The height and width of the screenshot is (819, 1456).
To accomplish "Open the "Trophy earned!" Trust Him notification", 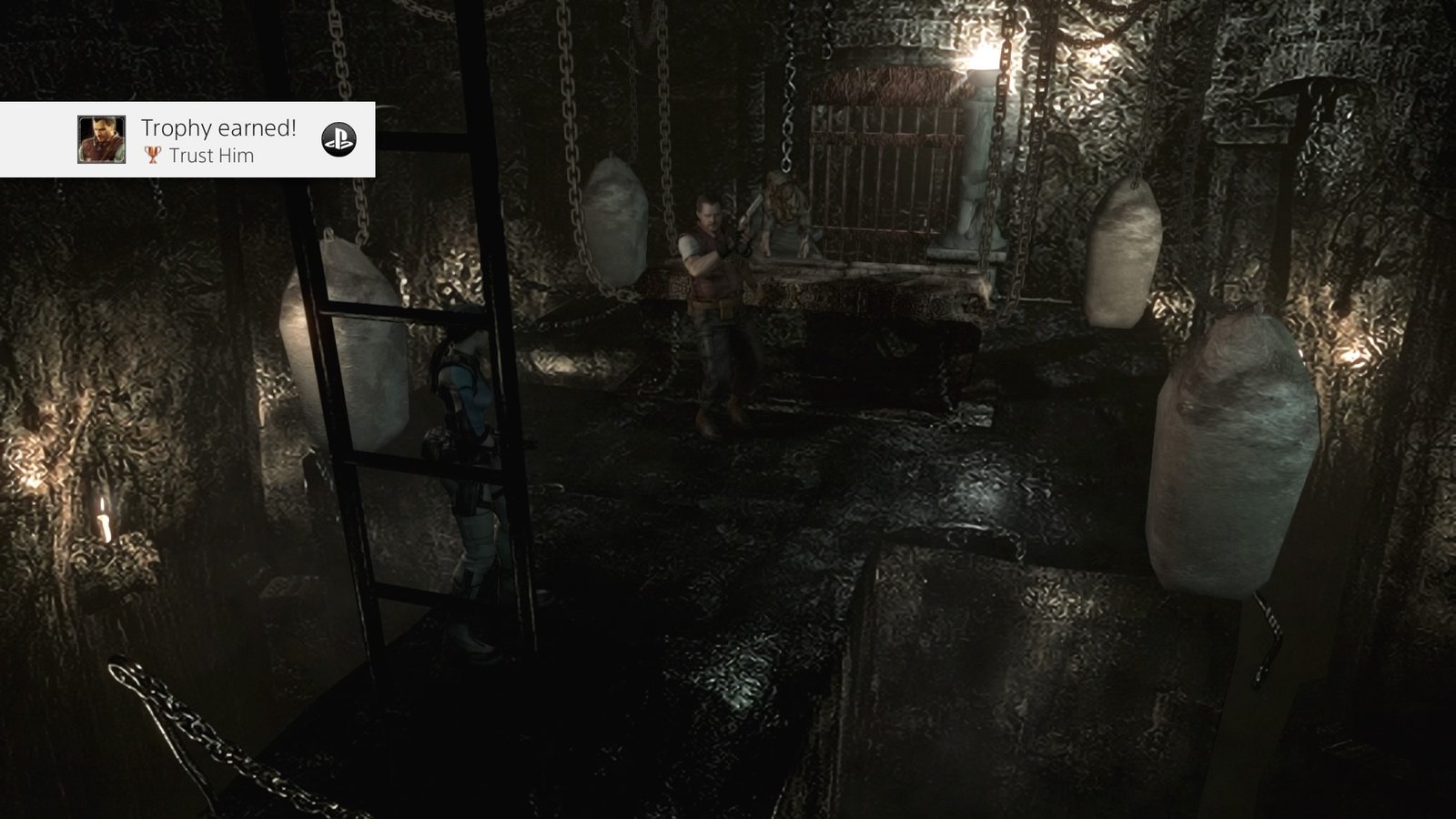I will click(x=218, y=140).
